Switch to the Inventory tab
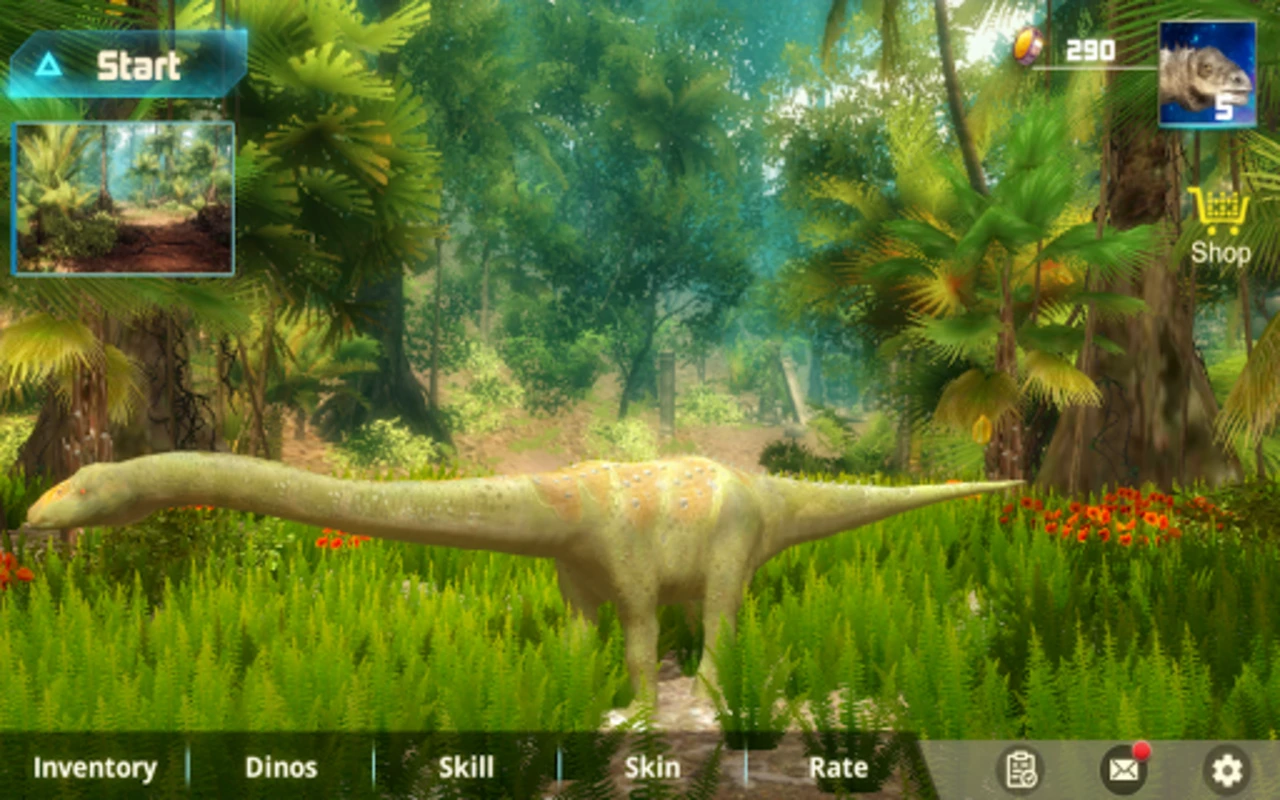This screenshot has width=1280, height=800. click(96, 767)
